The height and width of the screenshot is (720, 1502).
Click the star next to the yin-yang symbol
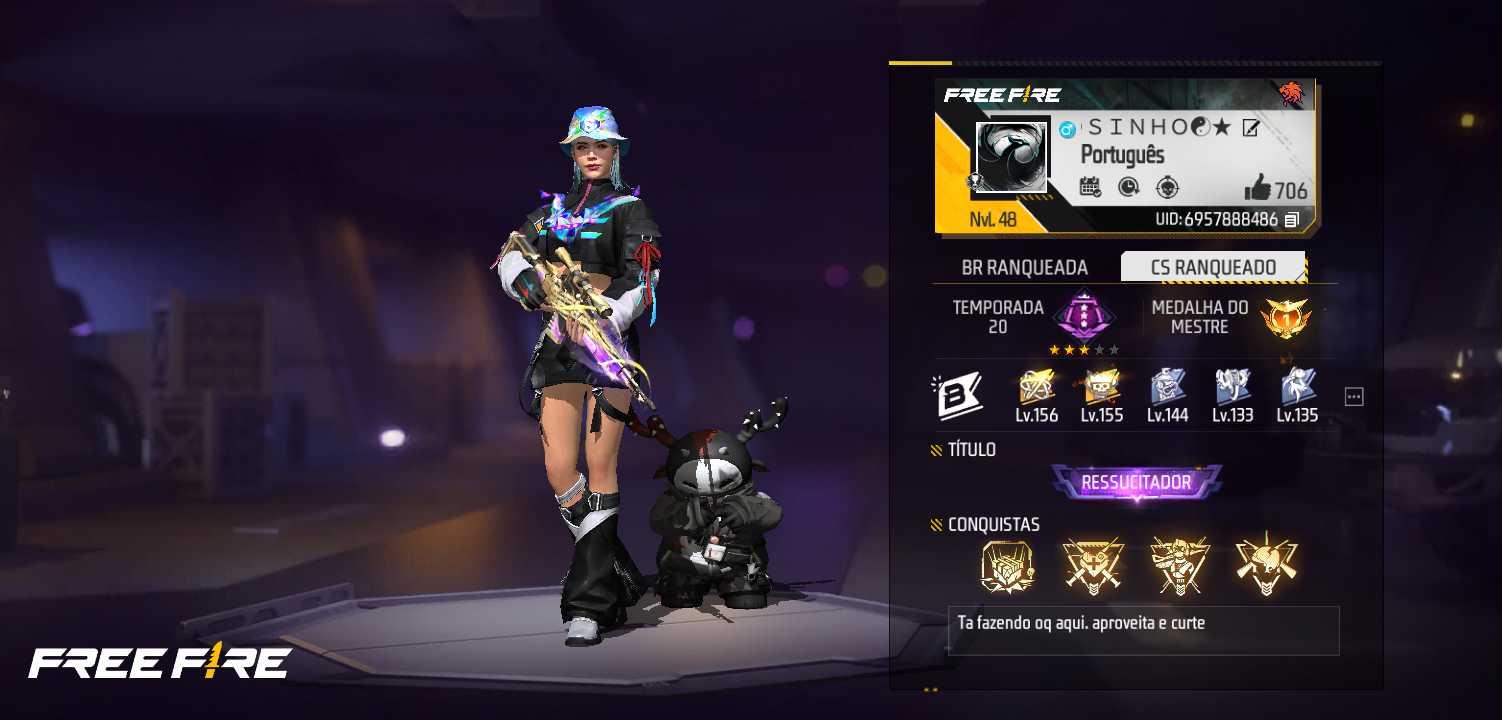1222,129
